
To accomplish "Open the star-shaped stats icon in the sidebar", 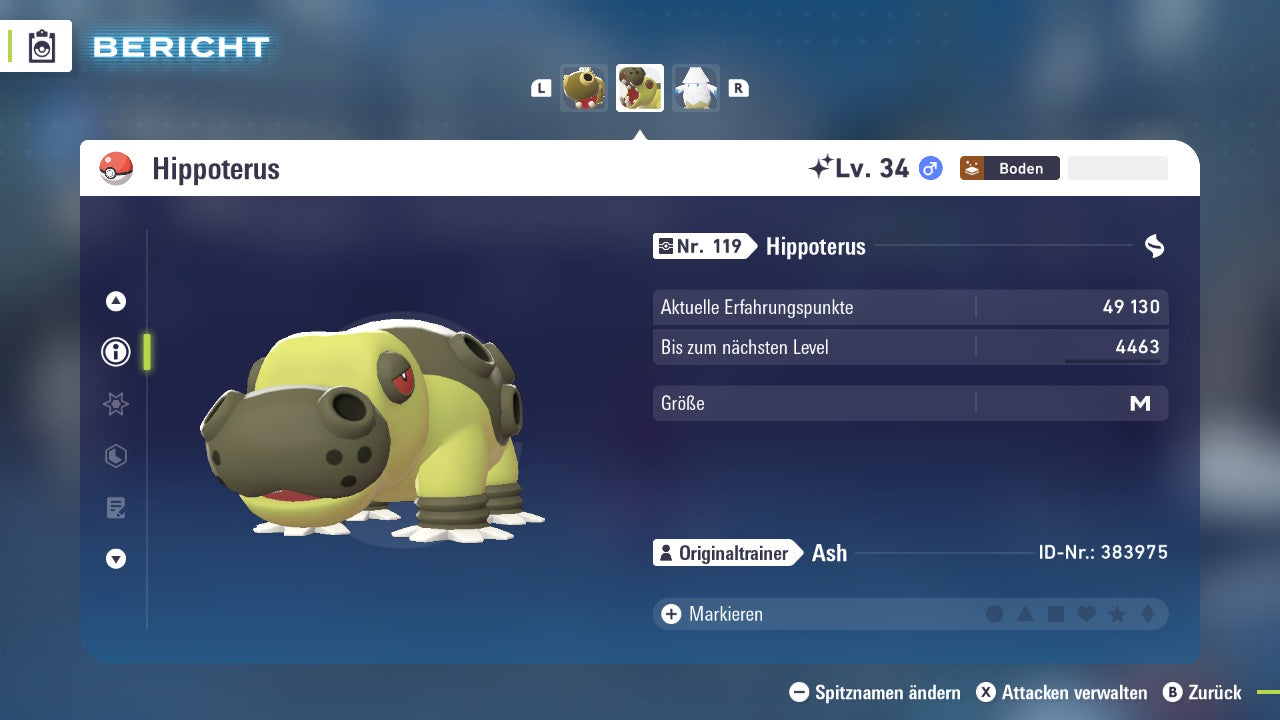I will point(115,404).
